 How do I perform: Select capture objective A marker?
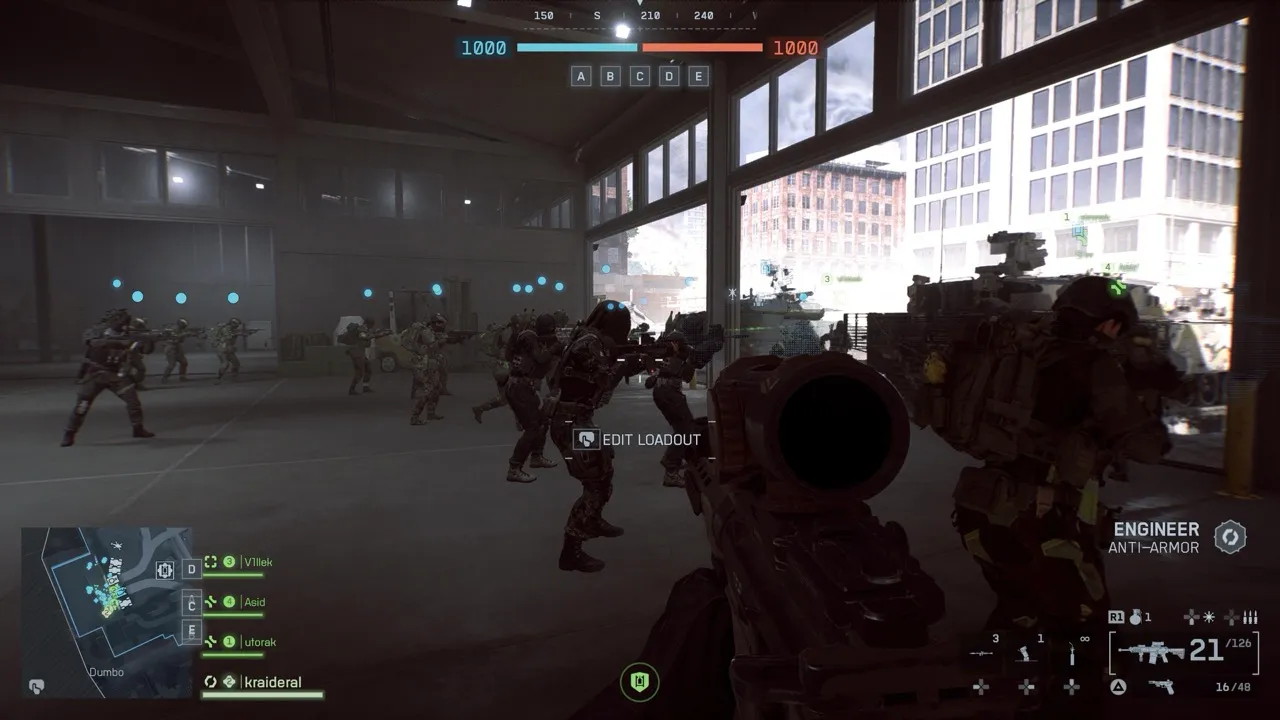581,76
